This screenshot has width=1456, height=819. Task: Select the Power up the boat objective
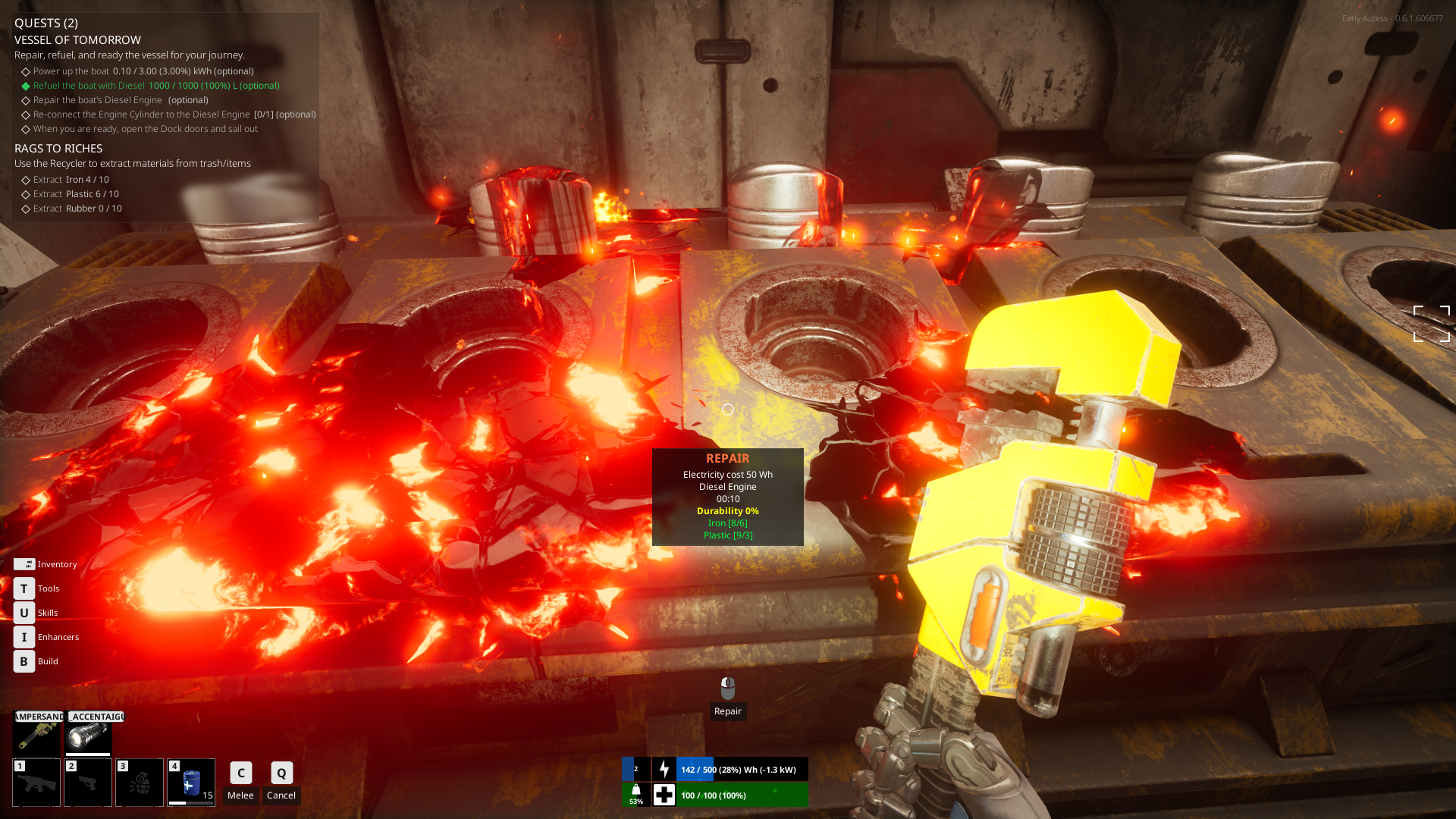click(x=143, y=71)
